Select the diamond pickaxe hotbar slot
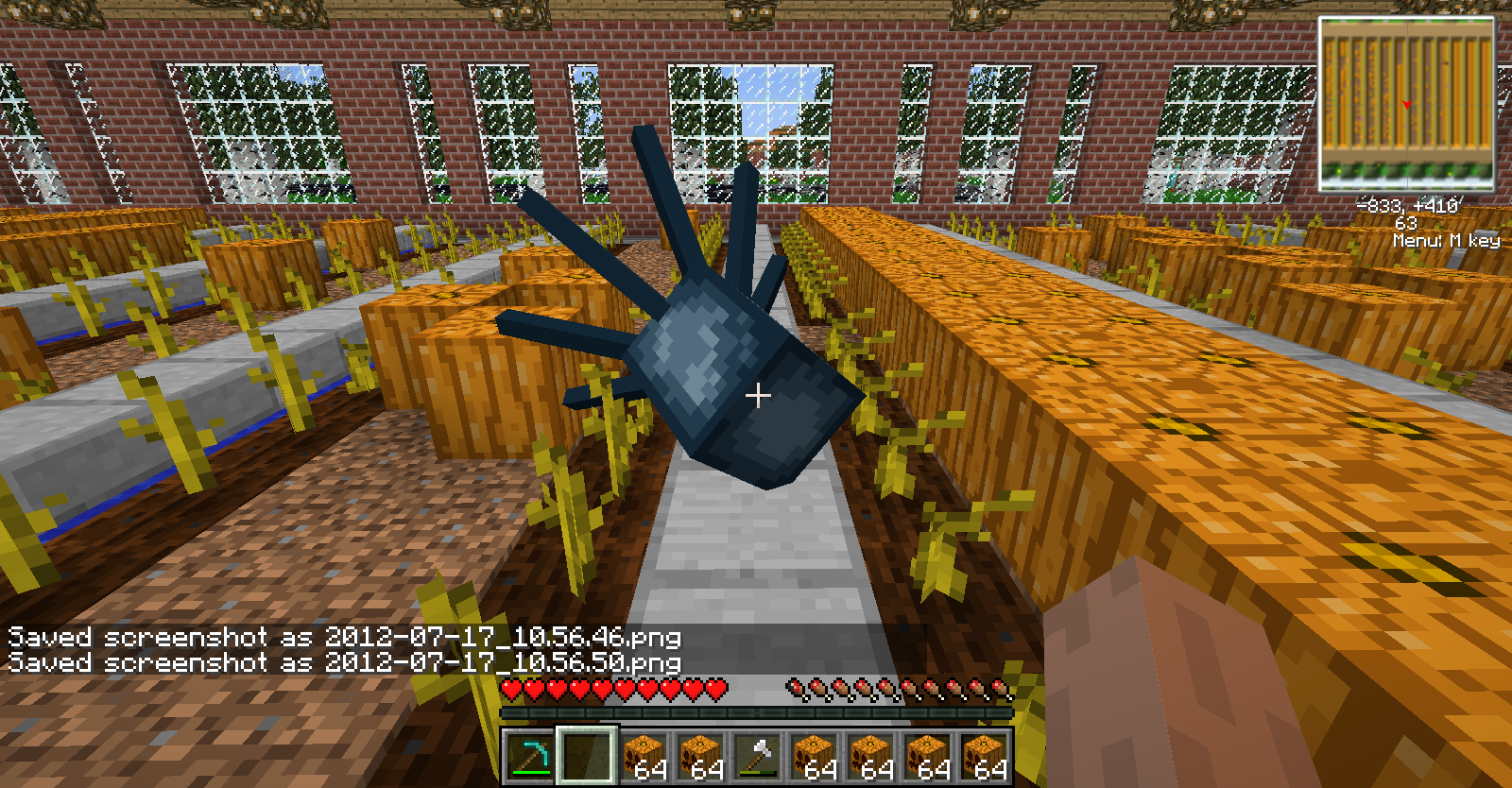 coord(529,757)
